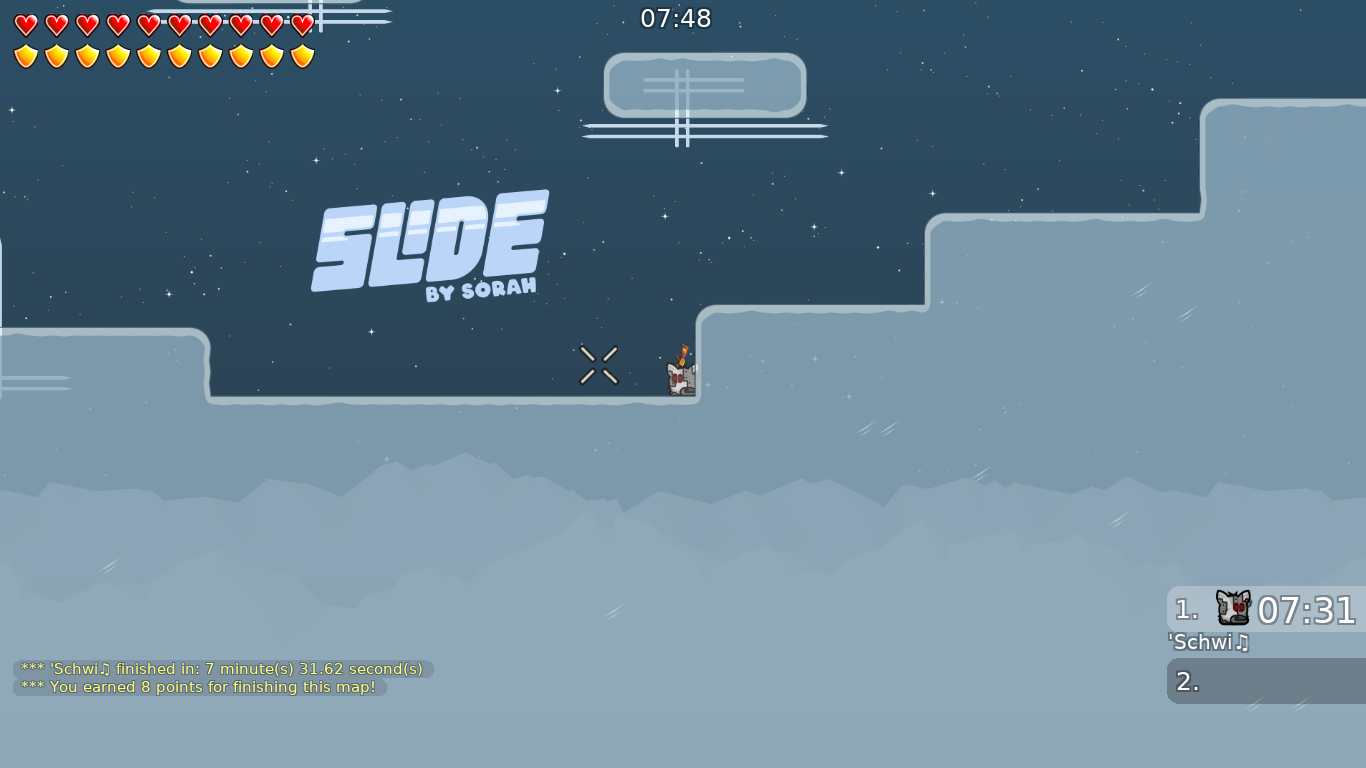Click the 07:48 race timer at top
This screenshot has width=1366, height=768.
coord(676,18)
